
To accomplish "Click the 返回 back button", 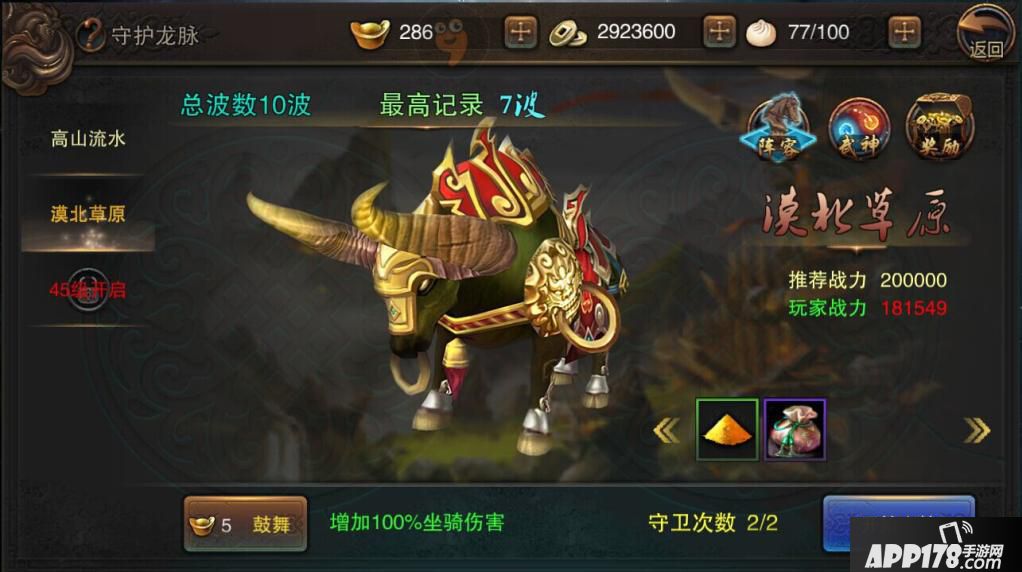I will [x=985, y=34].
